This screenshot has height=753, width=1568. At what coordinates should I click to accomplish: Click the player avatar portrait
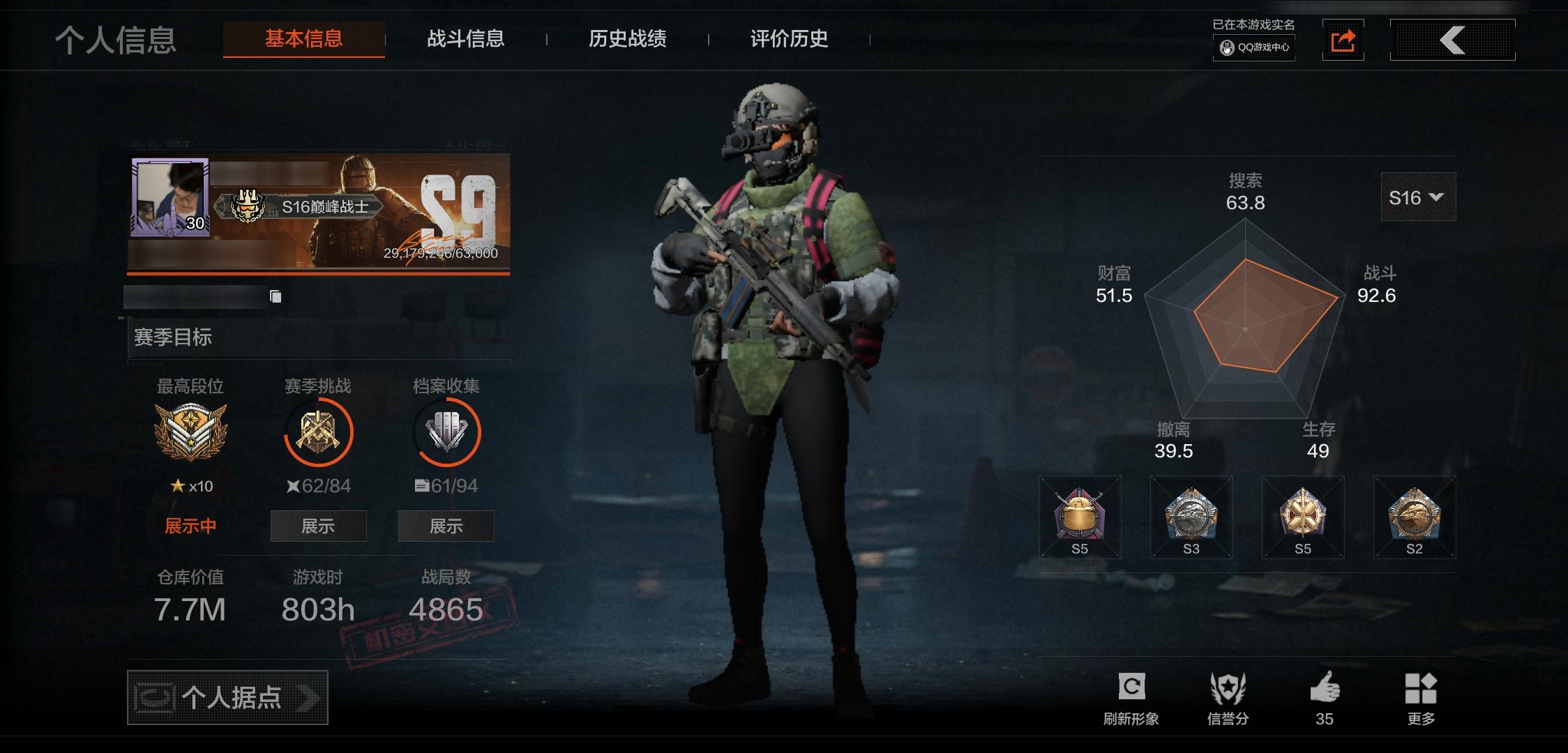[169, 197]
